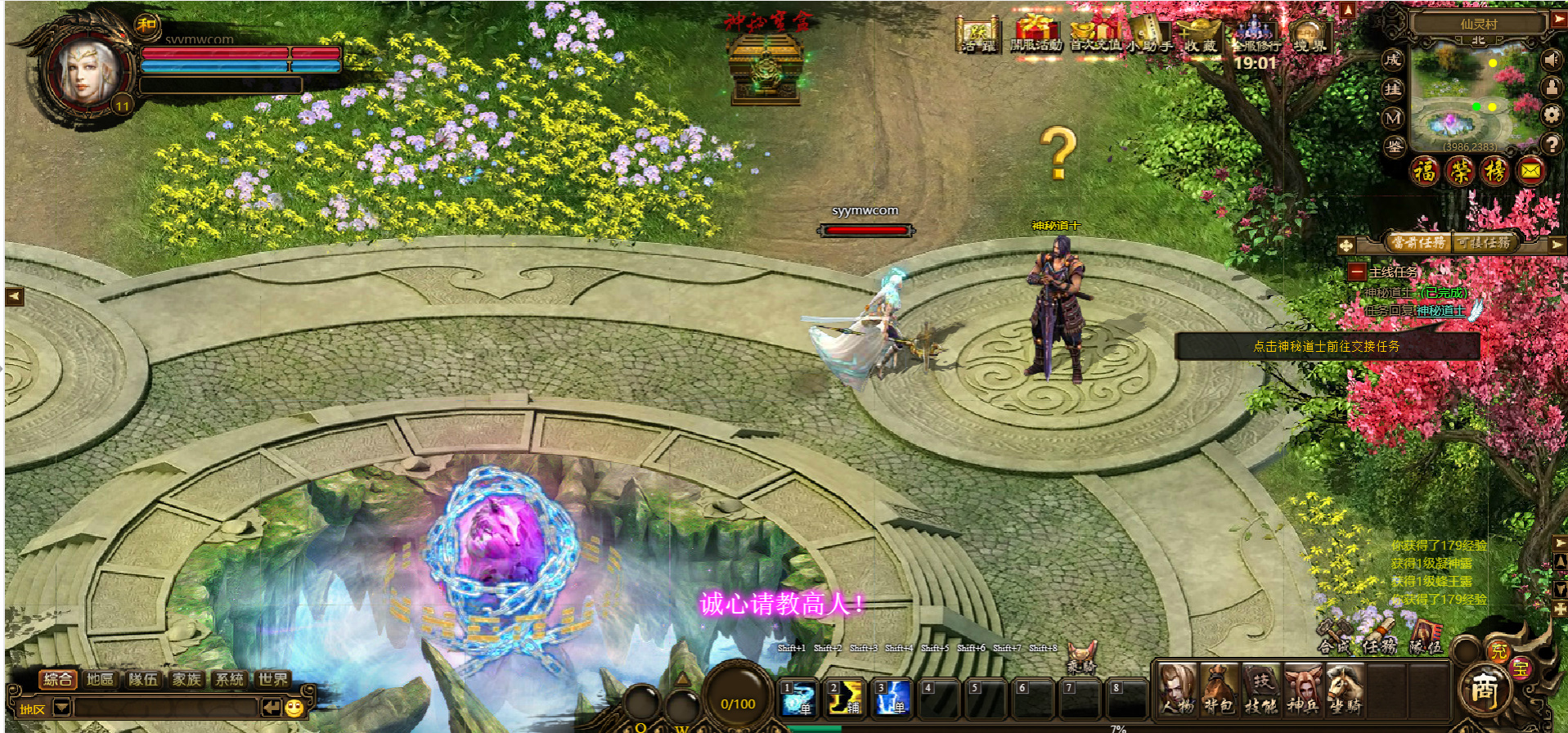This screenshot has height=733, width=1568.
Task: Click the 神秘道士 quest reply link
Action: tap(1440, 311)
